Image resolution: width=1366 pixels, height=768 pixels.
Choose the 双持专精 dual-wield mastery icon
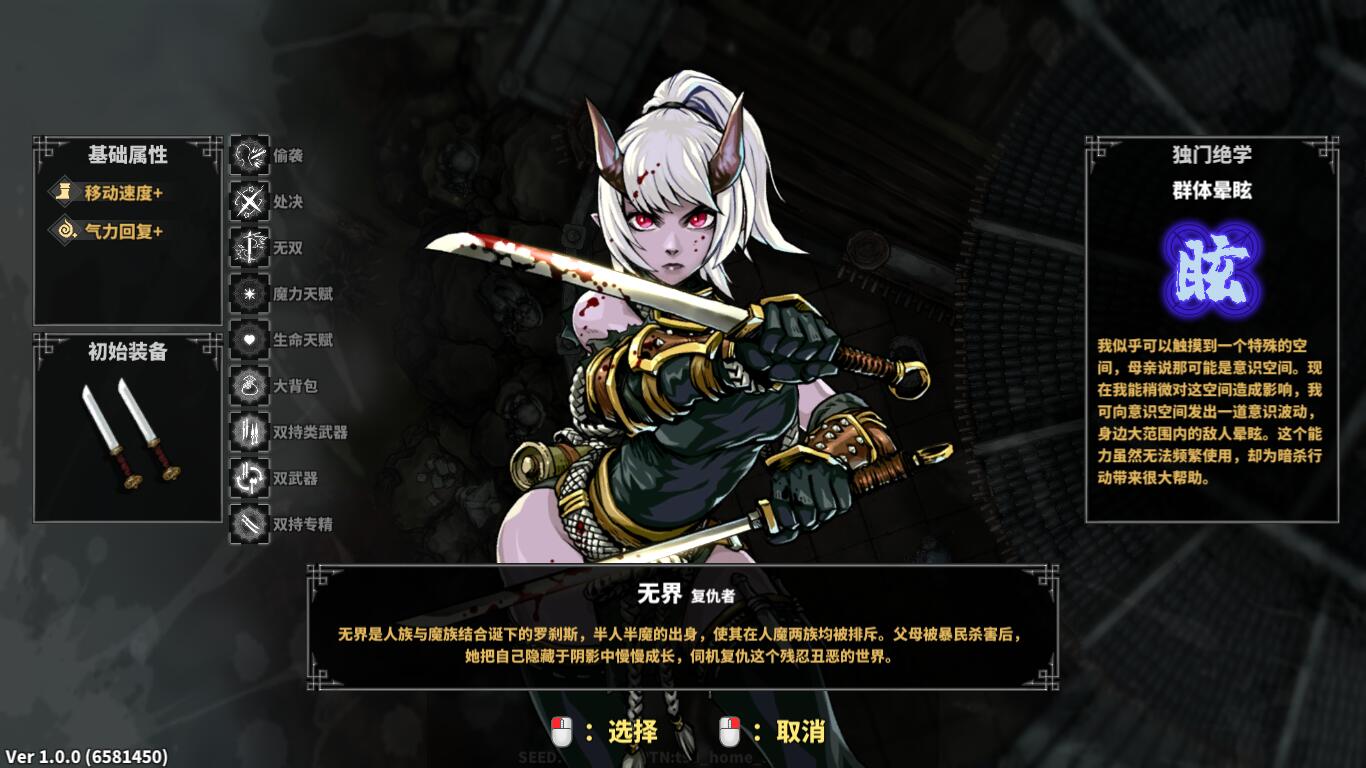coord(249,524)
